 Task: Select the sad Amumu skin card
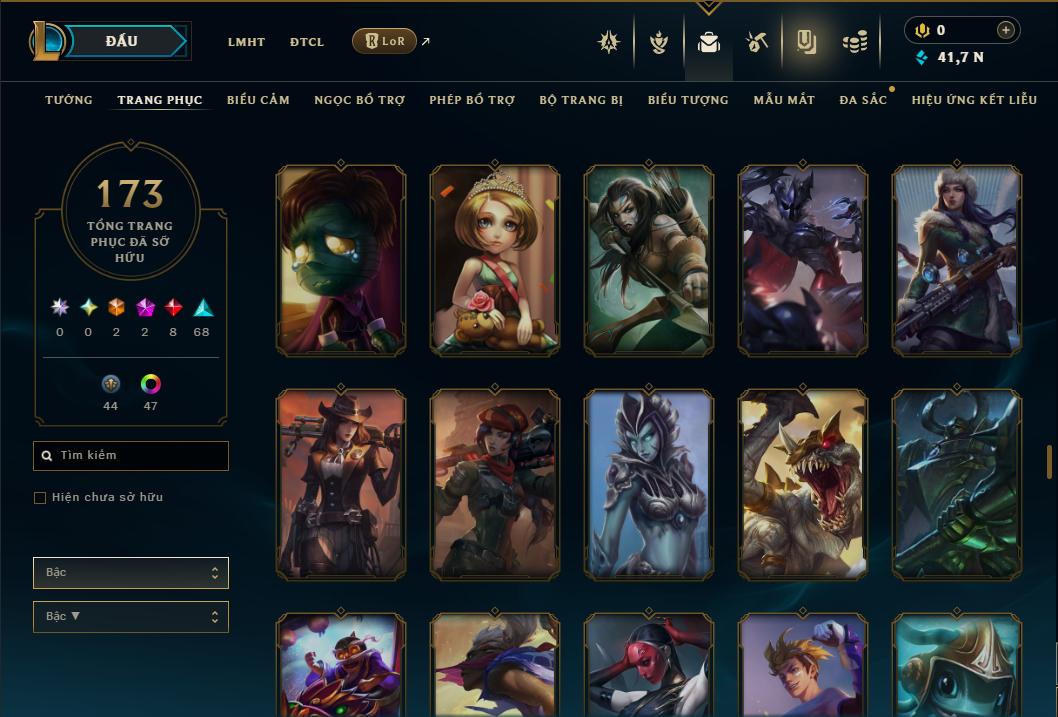pyautogui.click(x=341, y=260)
